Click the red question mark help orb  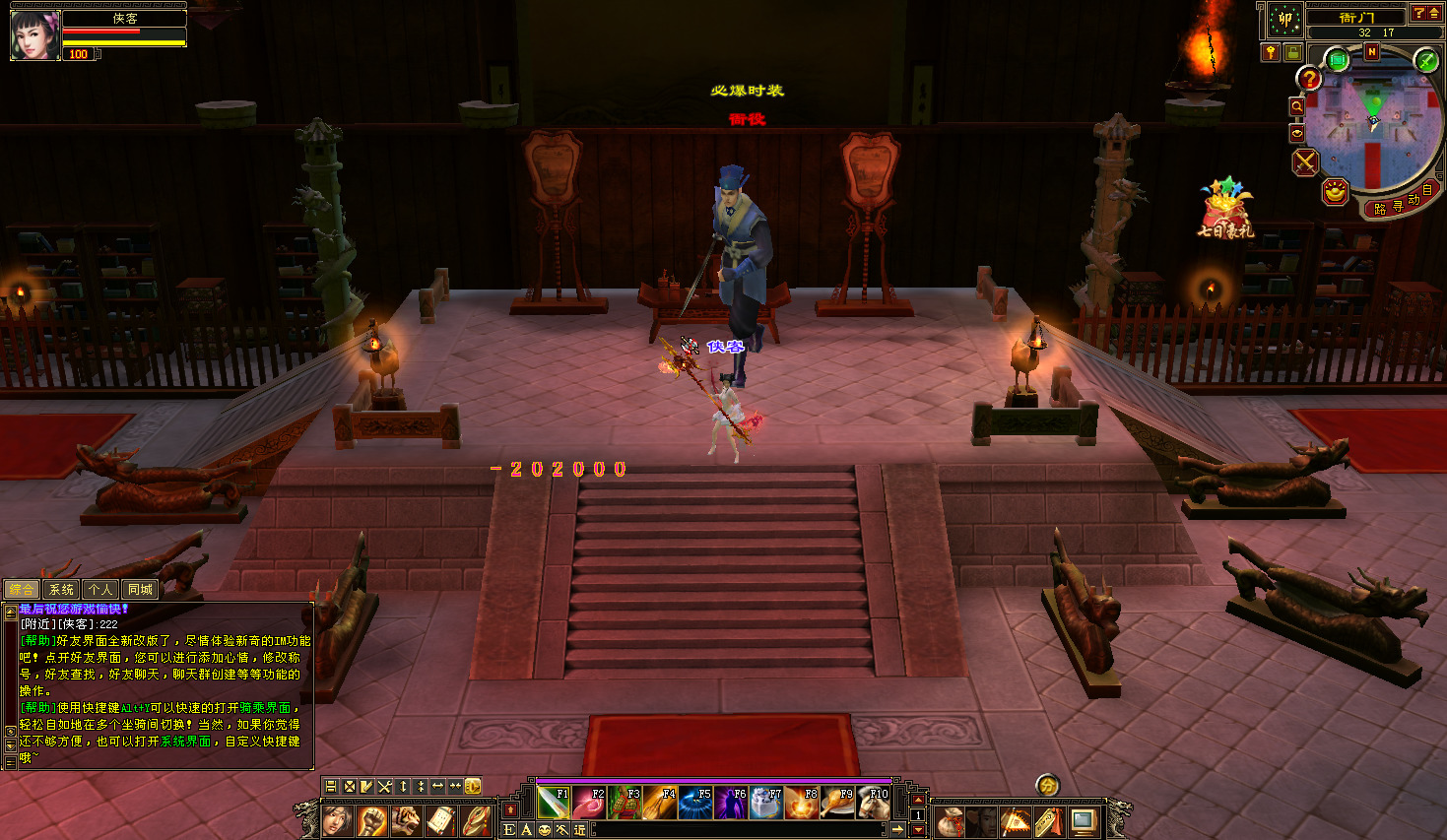pos(1309,79)
